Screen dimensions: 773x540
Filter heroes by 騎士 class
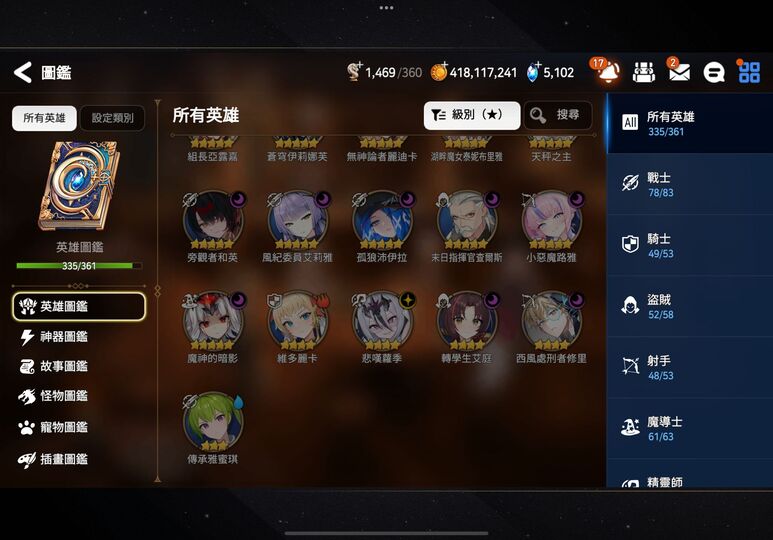coord(689,245)
